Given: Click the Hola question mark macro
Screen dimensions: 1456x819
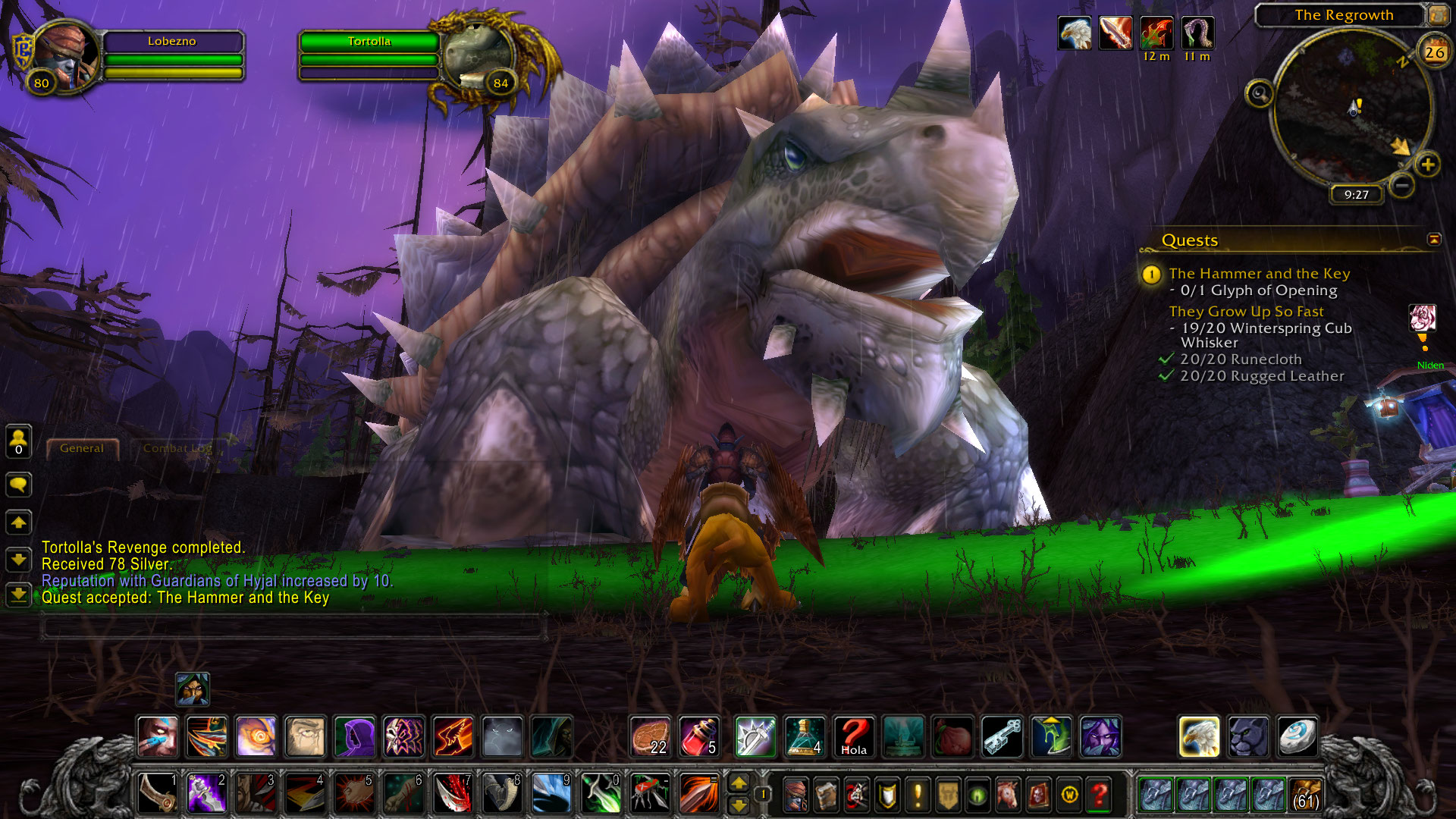Looking at the screenshot, I should 853,736.
